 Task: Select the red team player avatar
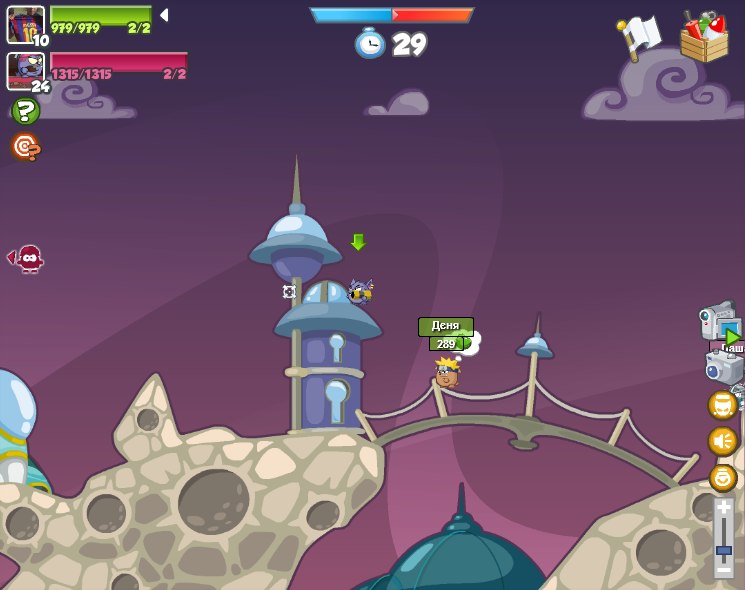[x=24, y=70]
